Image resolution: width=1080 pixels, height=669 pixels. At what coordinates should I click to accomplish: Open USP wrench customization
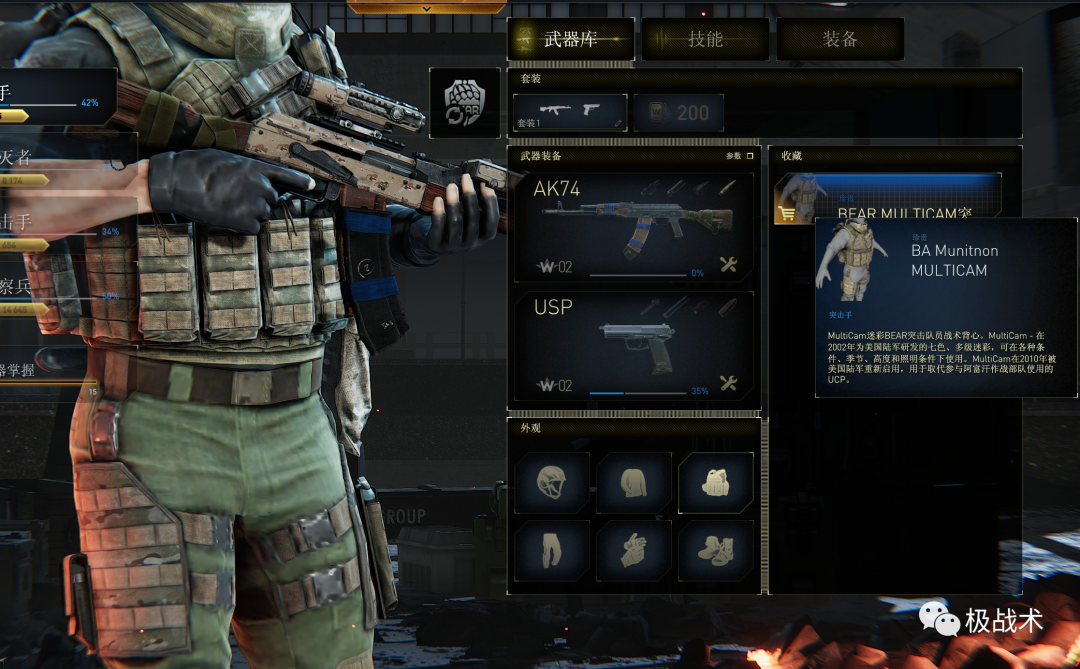(x=728, y=383)
